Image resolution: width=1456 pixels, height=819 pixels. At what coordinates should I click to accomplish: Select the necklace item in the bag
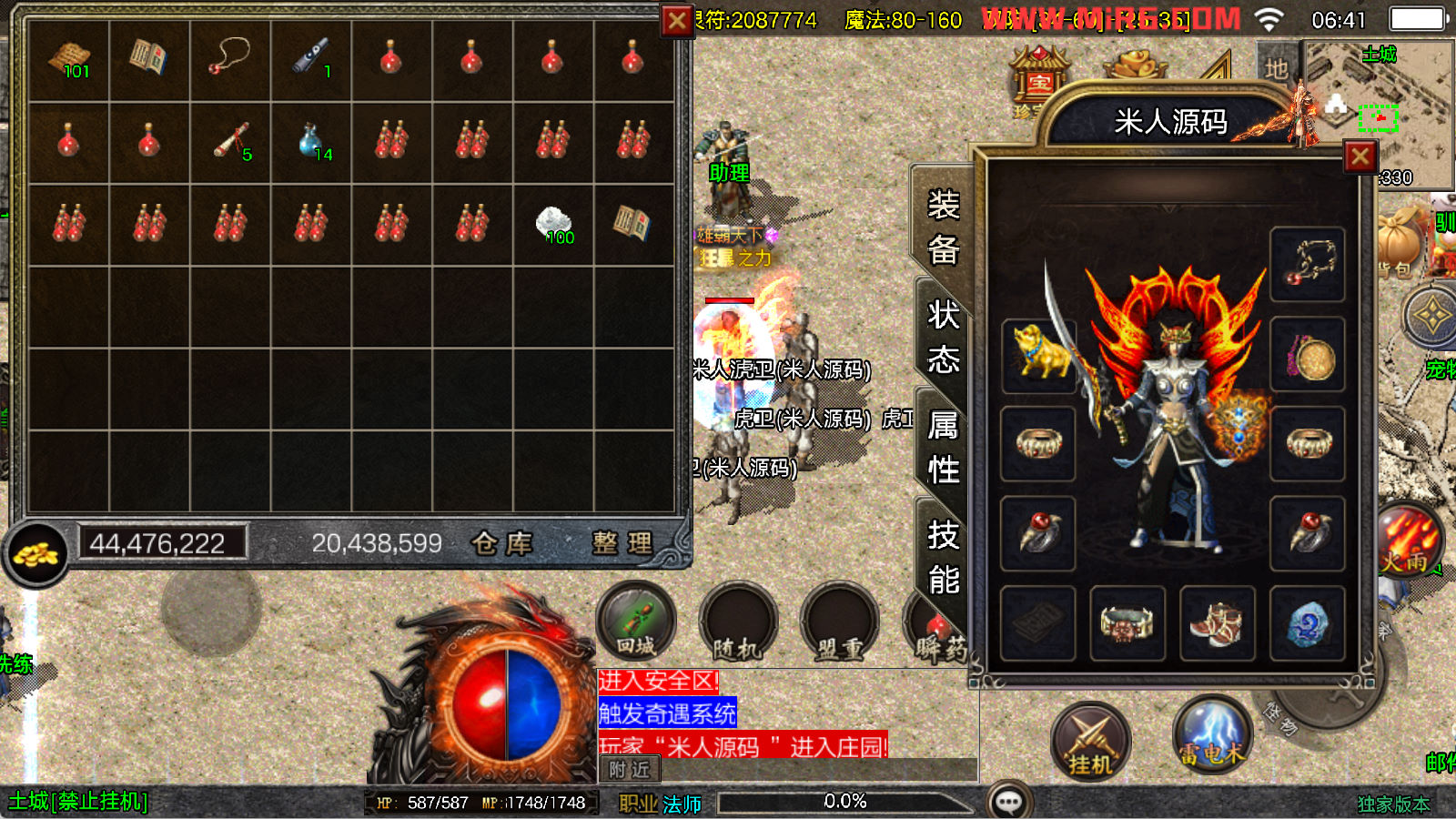pyautogui.click(x=230, y=59)
